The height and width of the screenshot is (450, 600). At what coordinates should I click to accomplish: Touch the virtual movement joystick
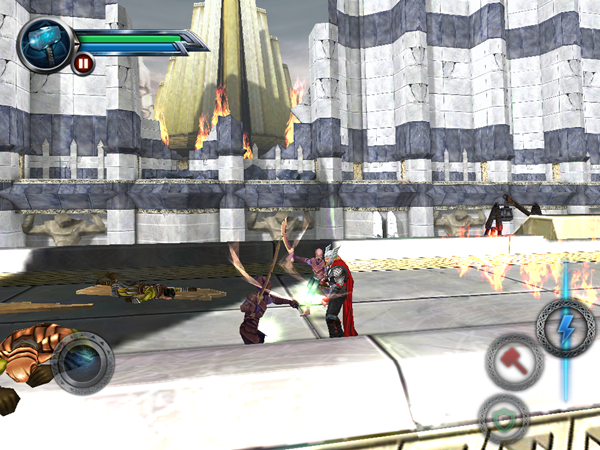click(x=82, y=362)
